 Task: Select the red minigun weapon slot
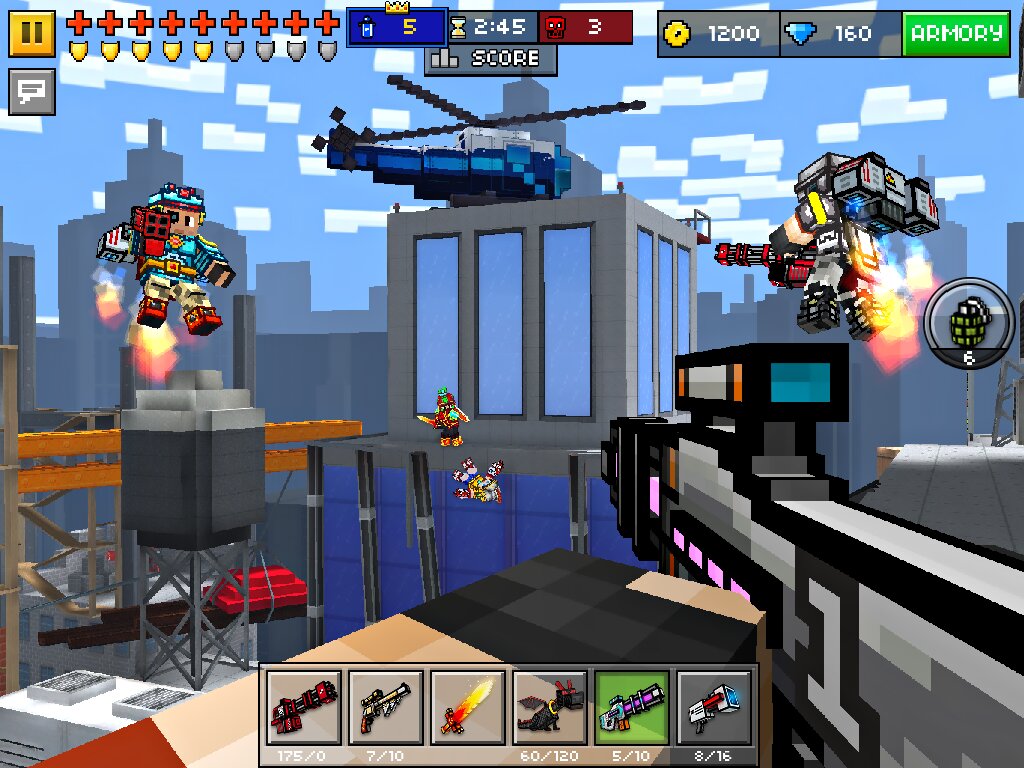tap(303, 709)
